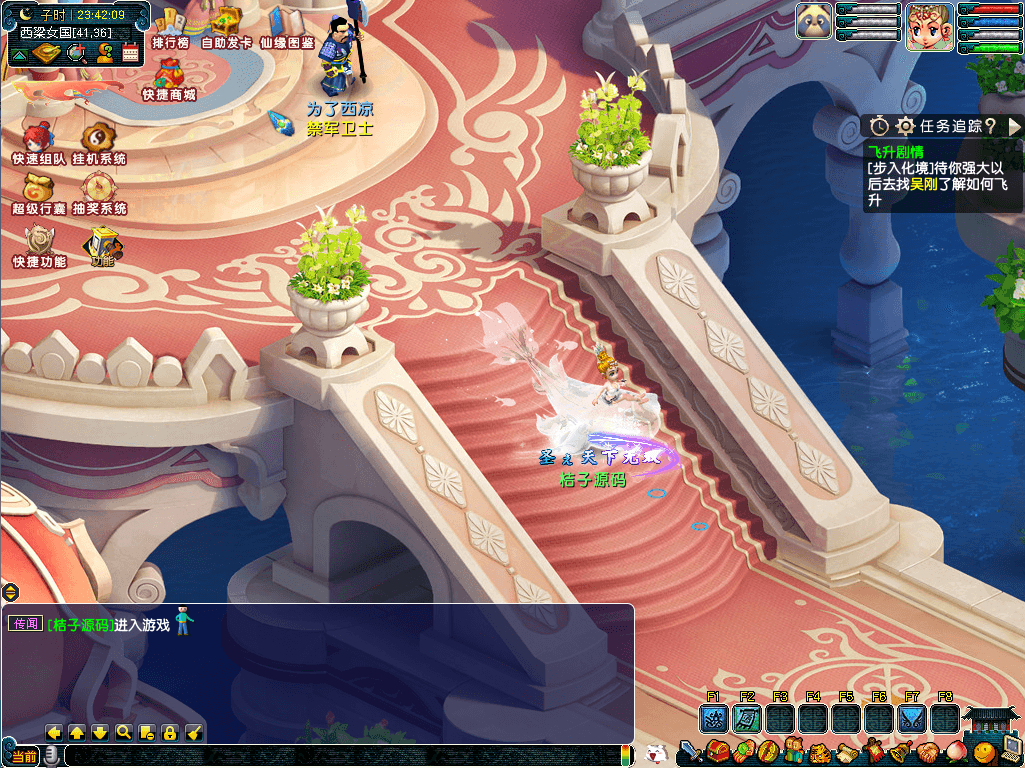Click the chat lock button
Viewport: 1025px width, 768px height.
170,732
